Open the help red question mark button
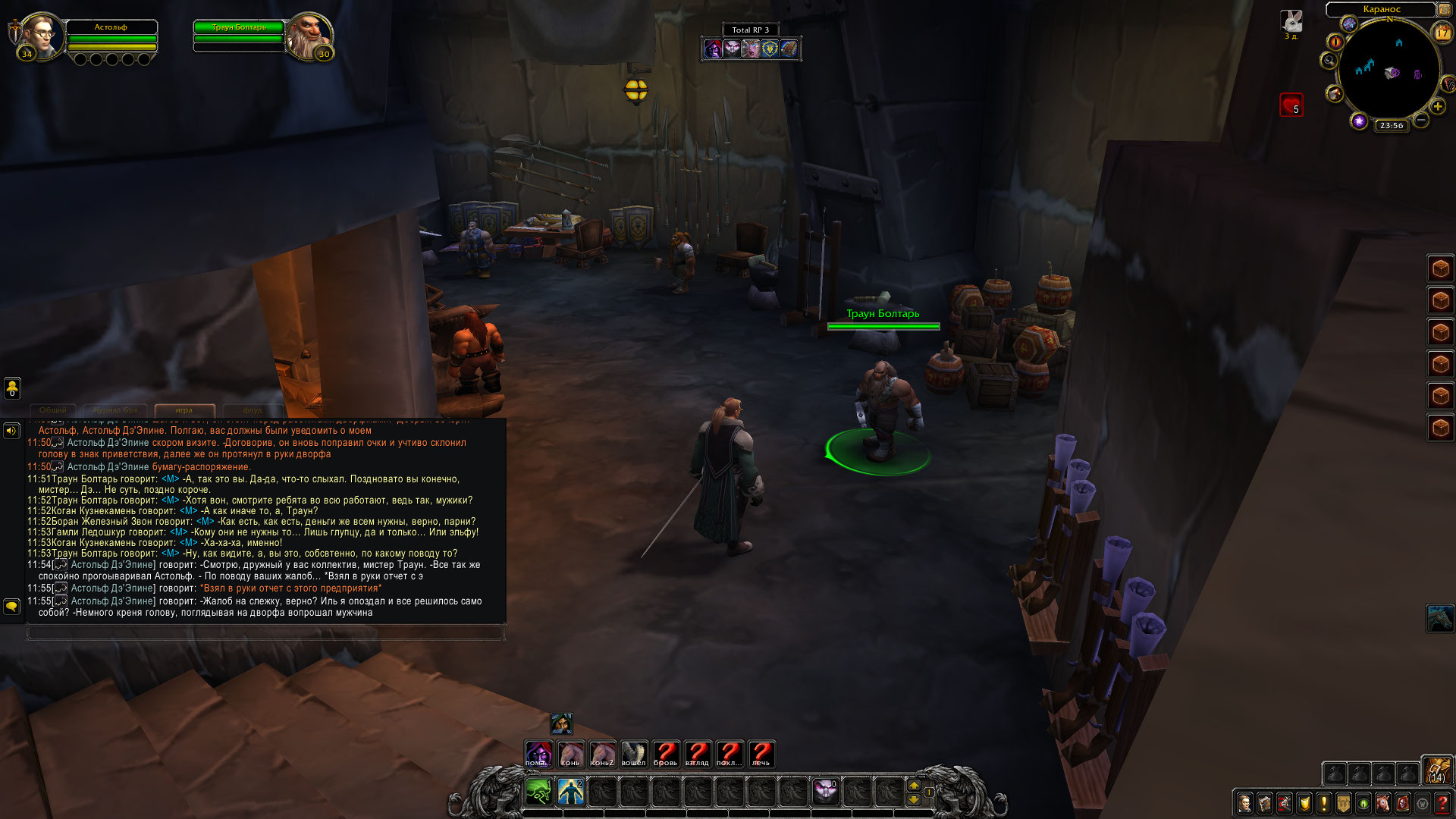1456x819 pixels. coord(1442,803)
